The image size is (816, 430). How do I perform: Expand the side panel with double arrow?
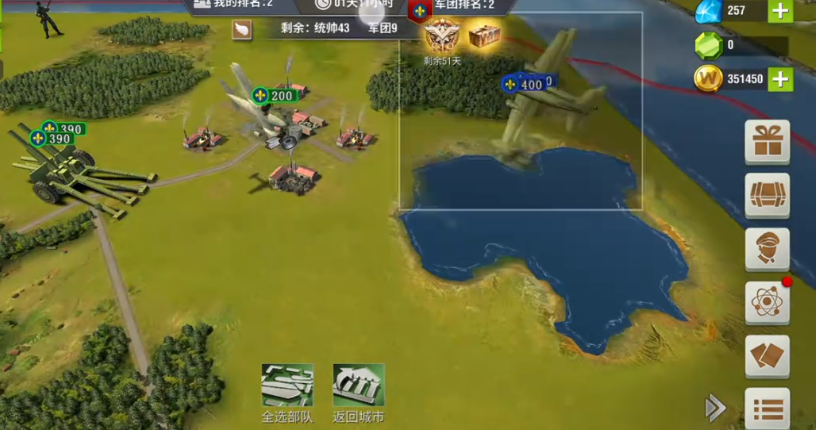(715, 407)
